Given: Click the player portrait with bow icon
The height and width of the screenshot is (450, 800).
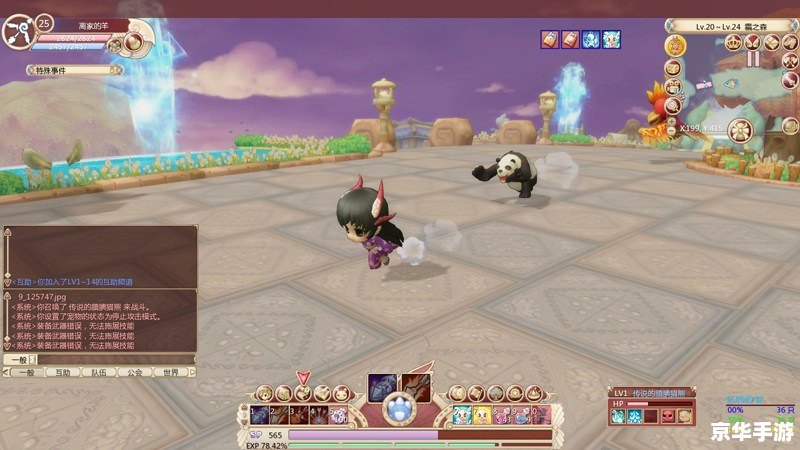Looking at the screenshot, I should tap(18, 33).
